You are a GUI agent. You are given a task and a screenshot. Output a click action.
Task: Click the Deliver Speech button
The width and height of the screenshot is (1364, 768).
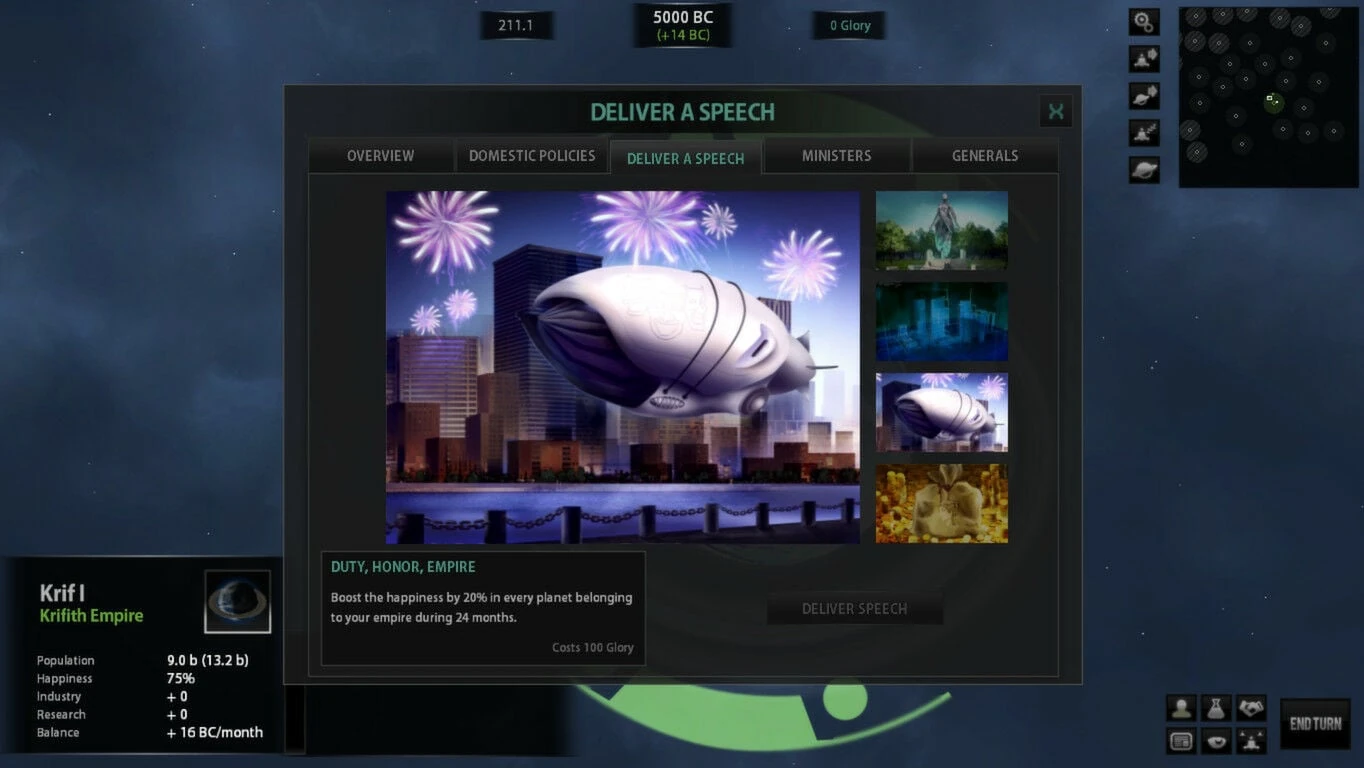coord(854,608)
